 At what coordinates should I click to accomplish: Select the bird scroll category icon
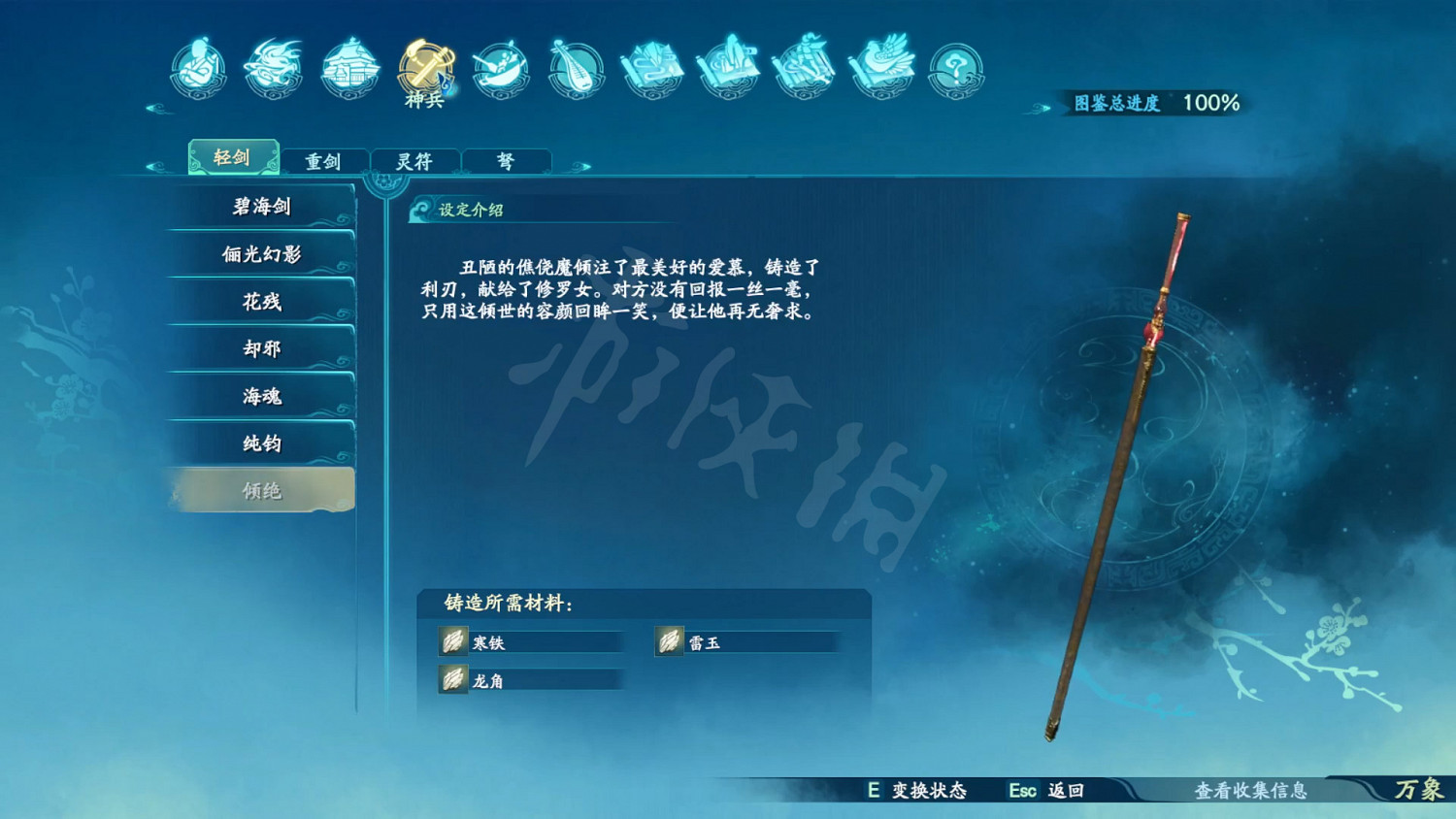[878, 64]
